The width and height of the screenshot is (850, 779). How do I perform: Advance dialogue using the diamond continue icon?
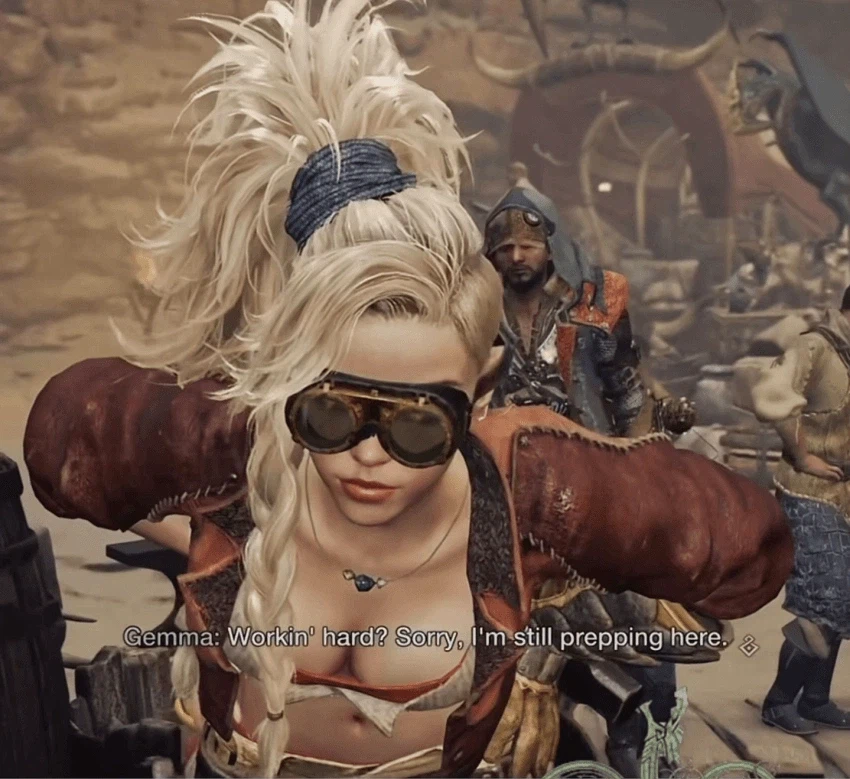coord(747,646)
